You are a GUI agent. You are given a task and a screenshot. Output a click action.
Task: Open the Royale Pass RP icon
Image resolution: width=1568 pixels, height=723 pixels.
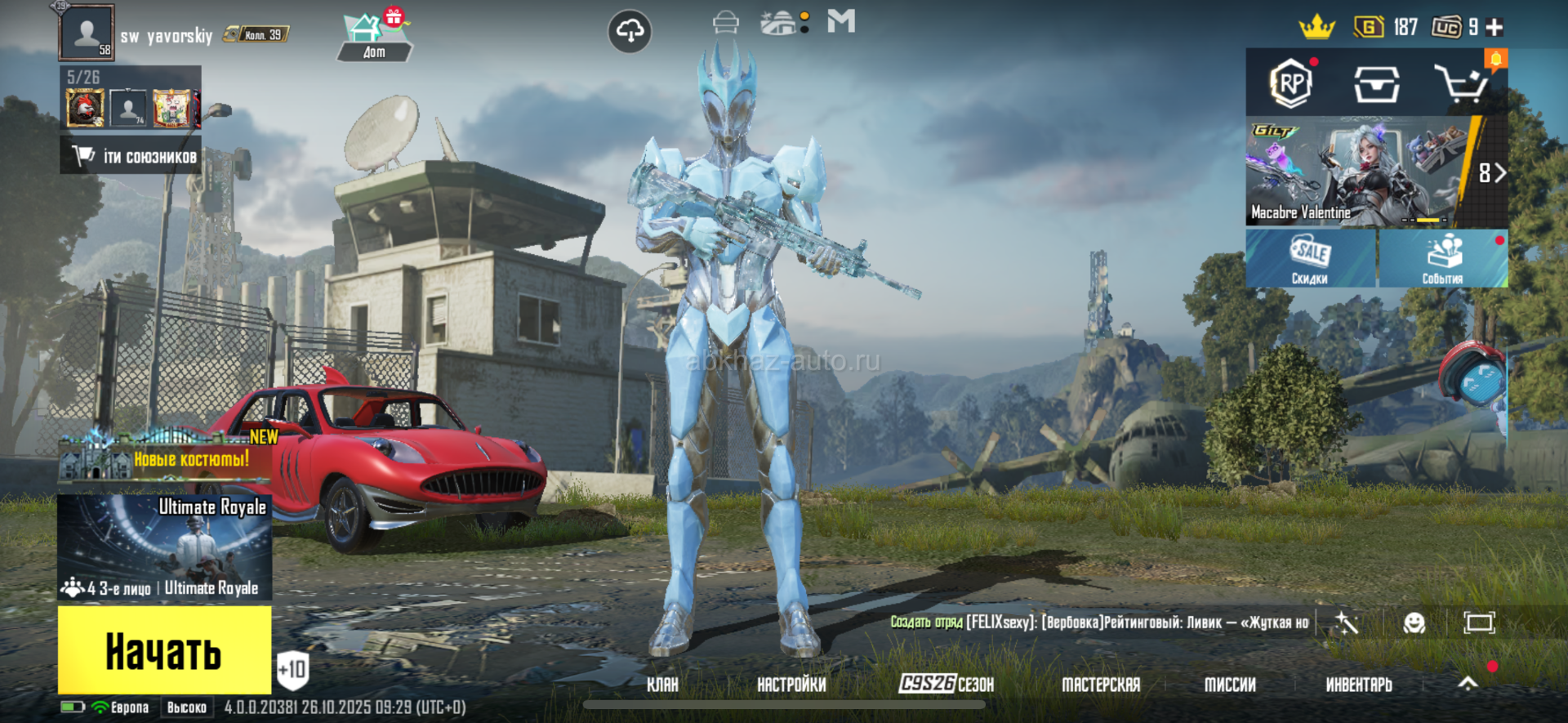click(x=1291, y=83)
